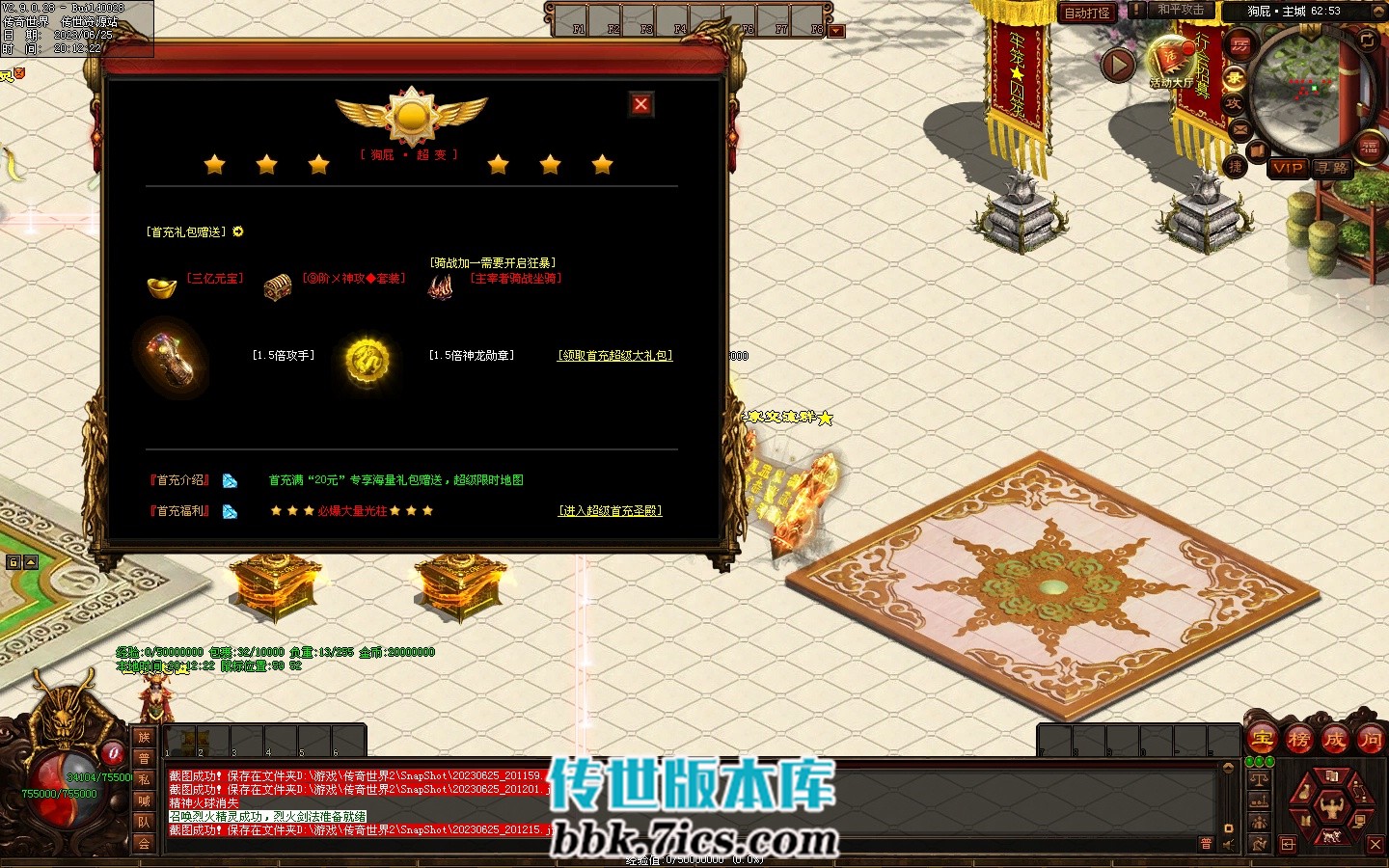This screenshot has height=868, width=1389.
Task: Toggle the 自动打怪 auto-fight button
Action: click(1087, 13)
